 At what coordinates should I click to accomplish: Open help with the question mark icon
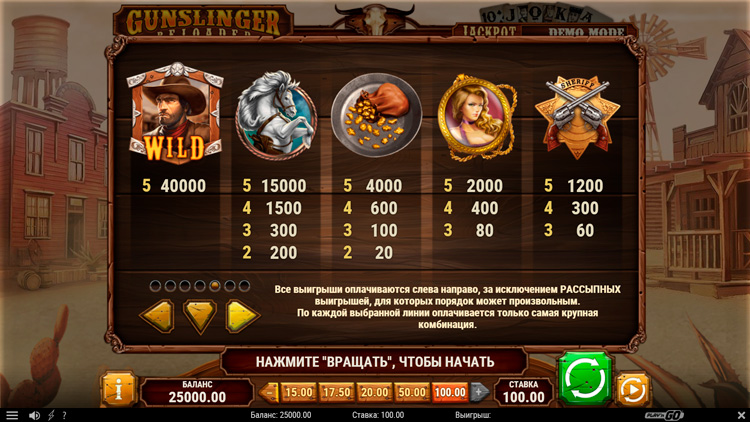click(64, 415)
